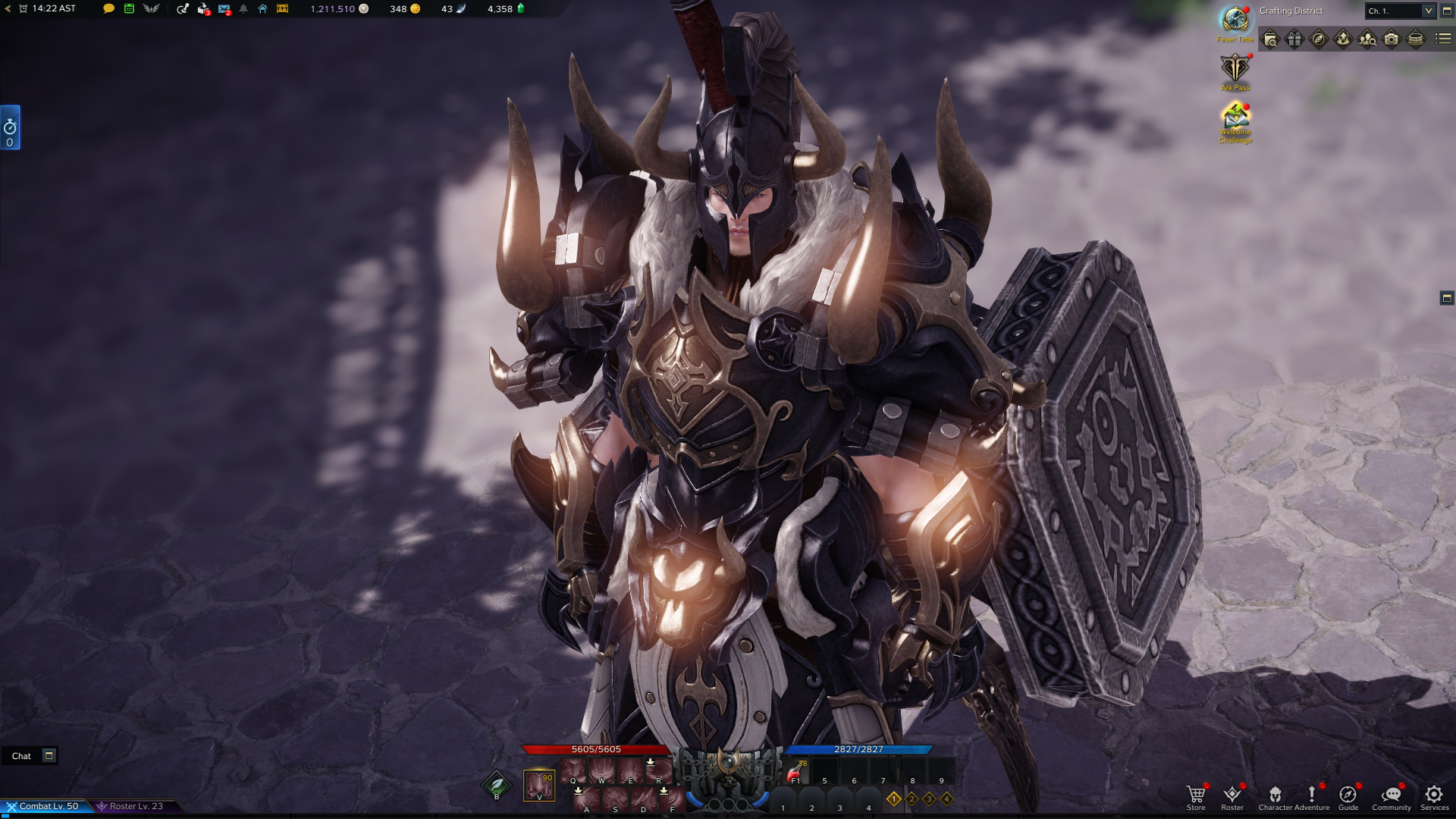Switch to the Combat Lv. 50 tab
The width and height of the screenshot is (1456, 819).
click(x=45, y=806)
